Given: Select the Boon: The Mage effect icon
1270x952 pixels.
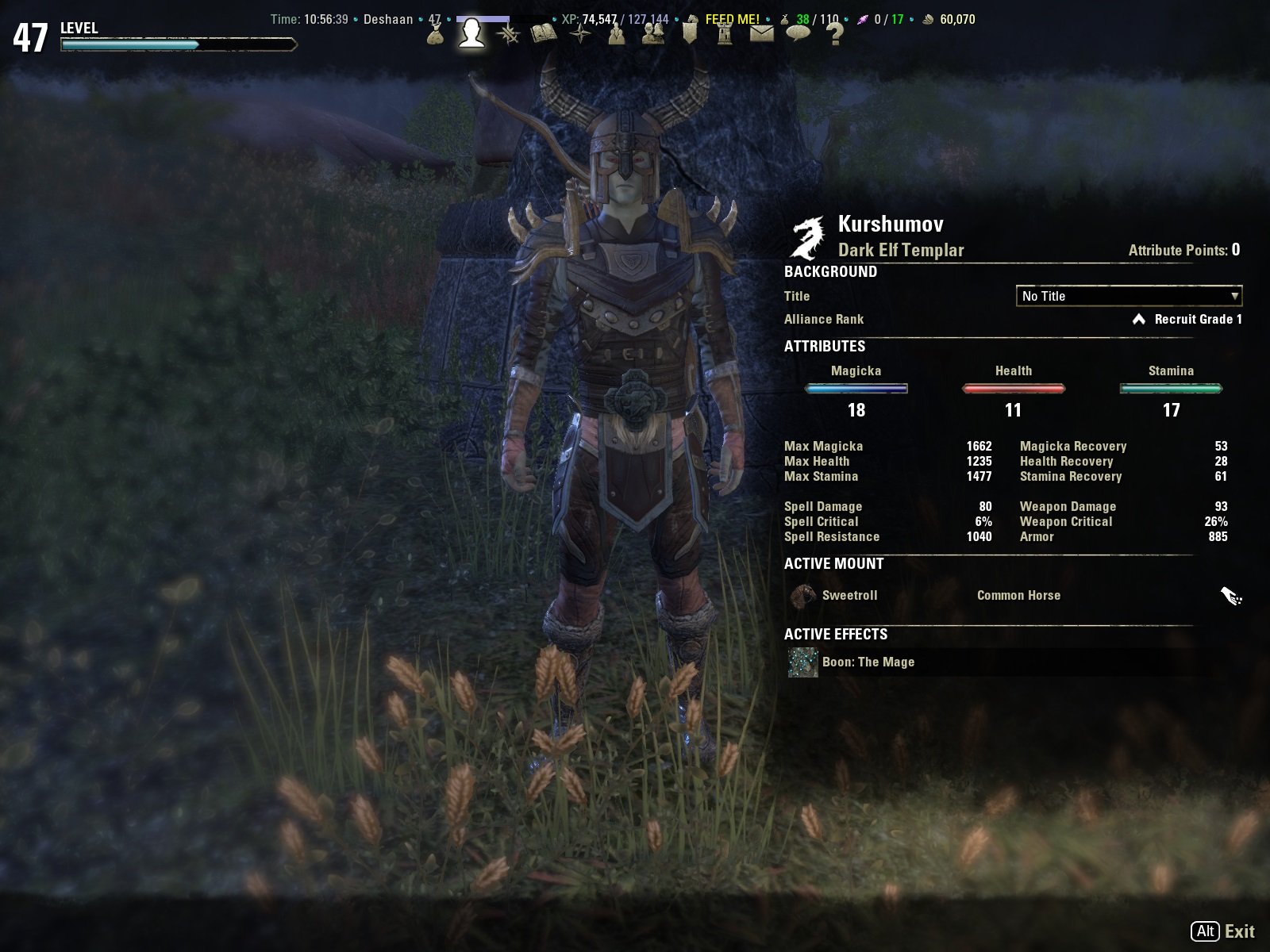Looking at the screenshot, I should click(x=802, y=662).
